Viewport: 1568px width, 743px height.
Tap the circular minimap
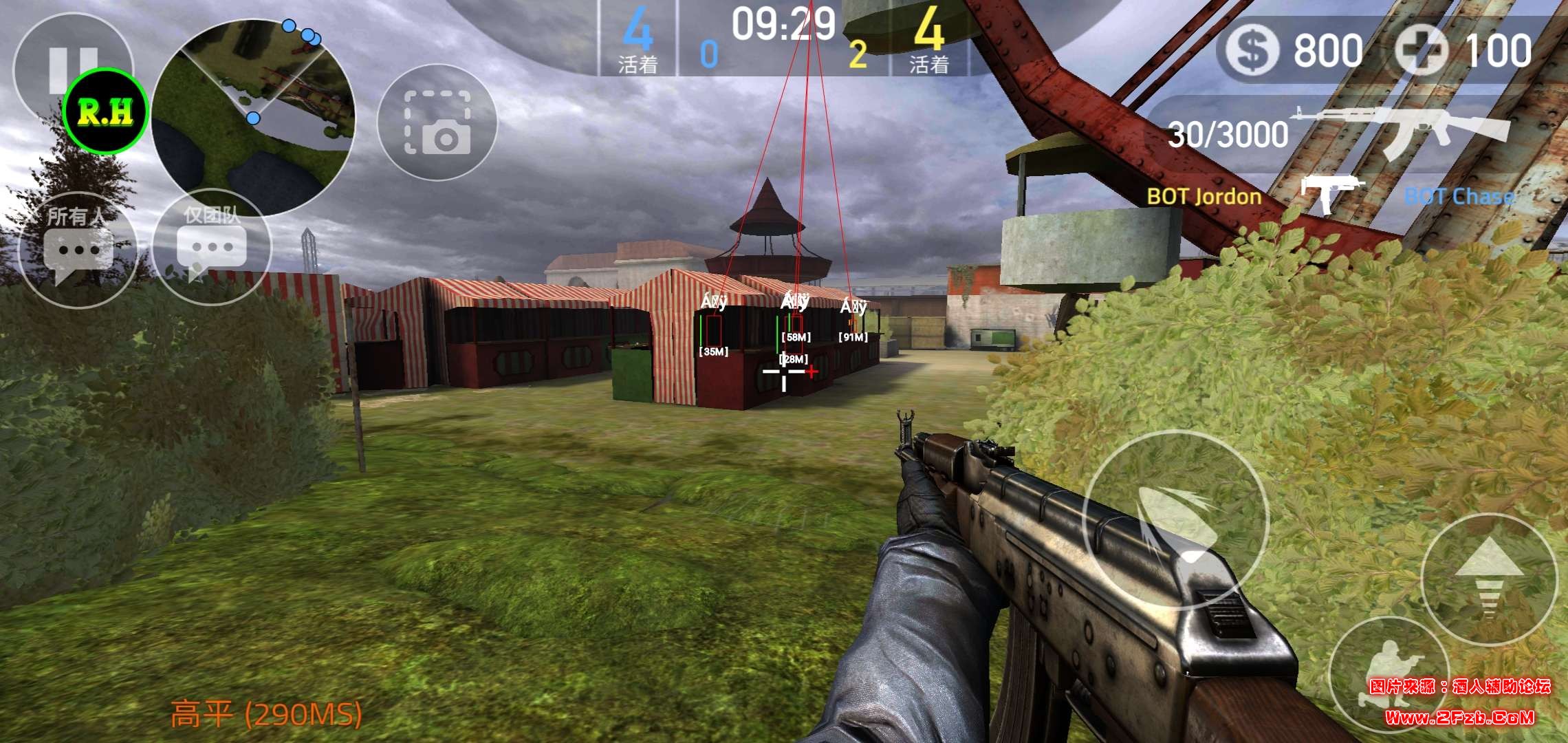(253, 117)
